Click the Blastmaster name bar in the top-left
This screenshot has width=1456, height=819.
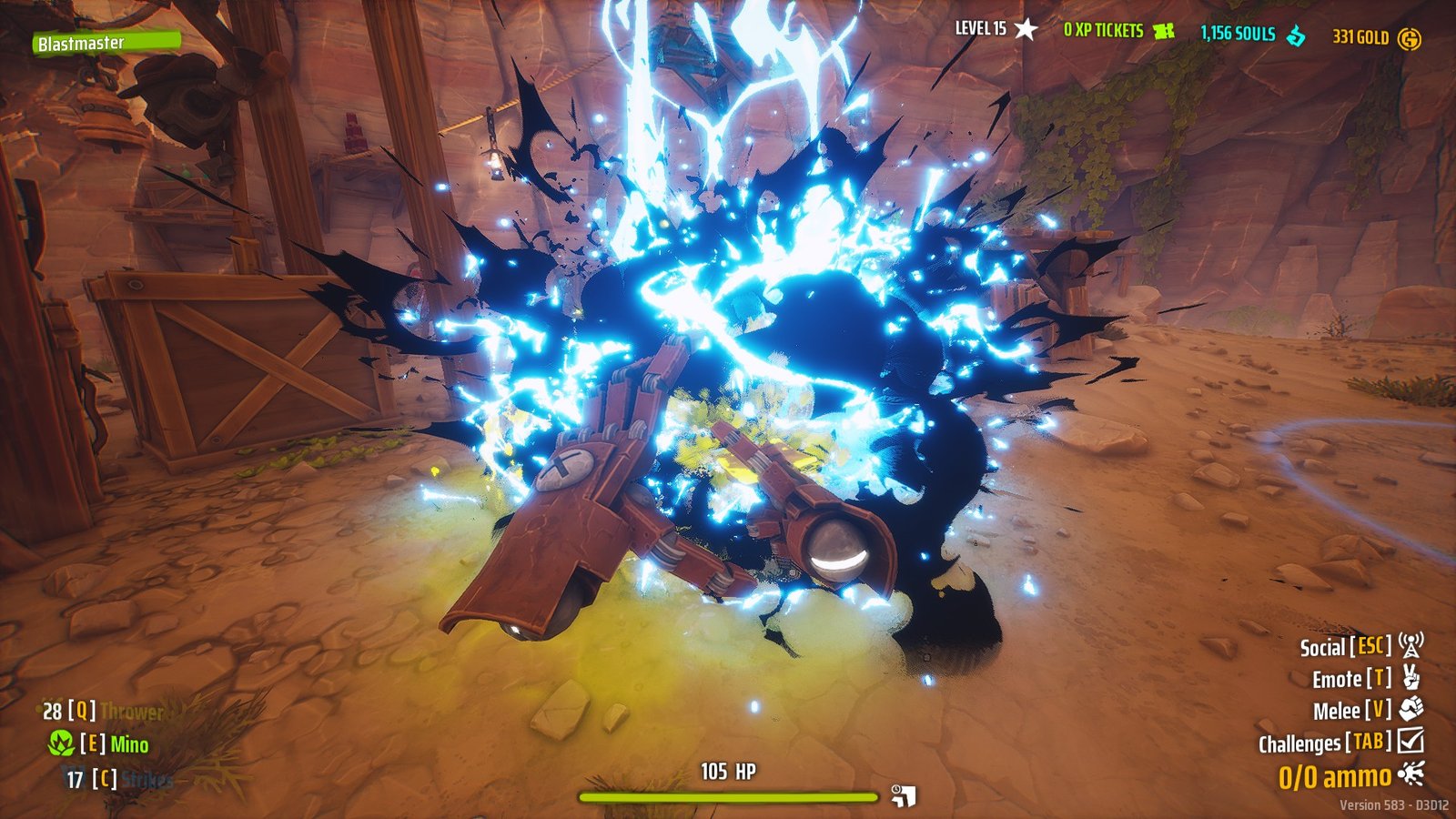point(109,42)
